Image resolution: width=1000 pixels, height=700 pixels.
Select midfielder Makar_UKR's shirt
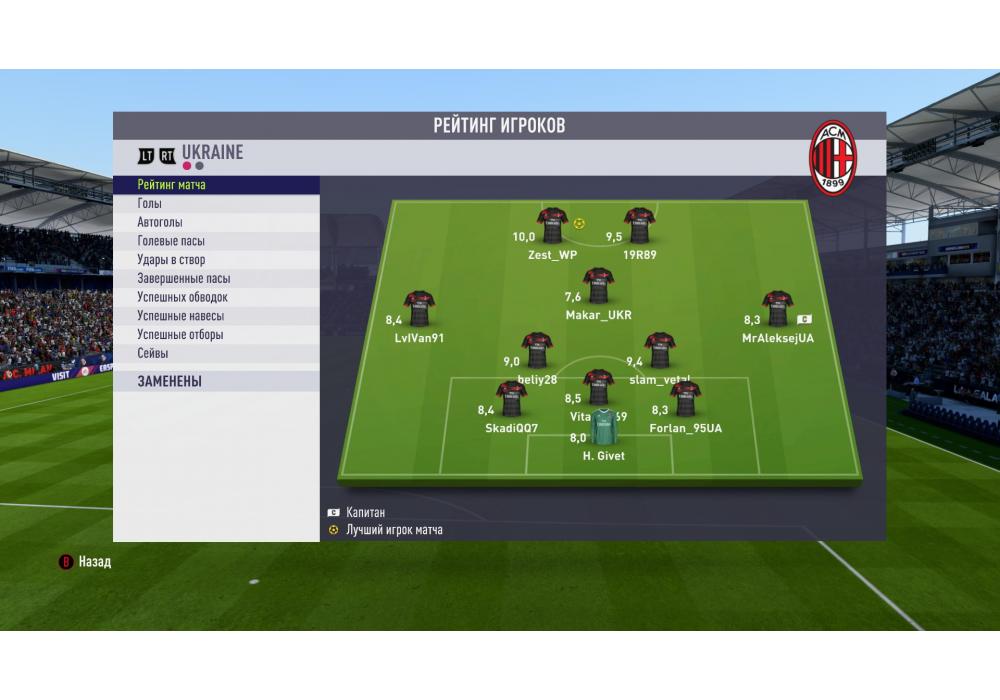click(x=598, y=286)
